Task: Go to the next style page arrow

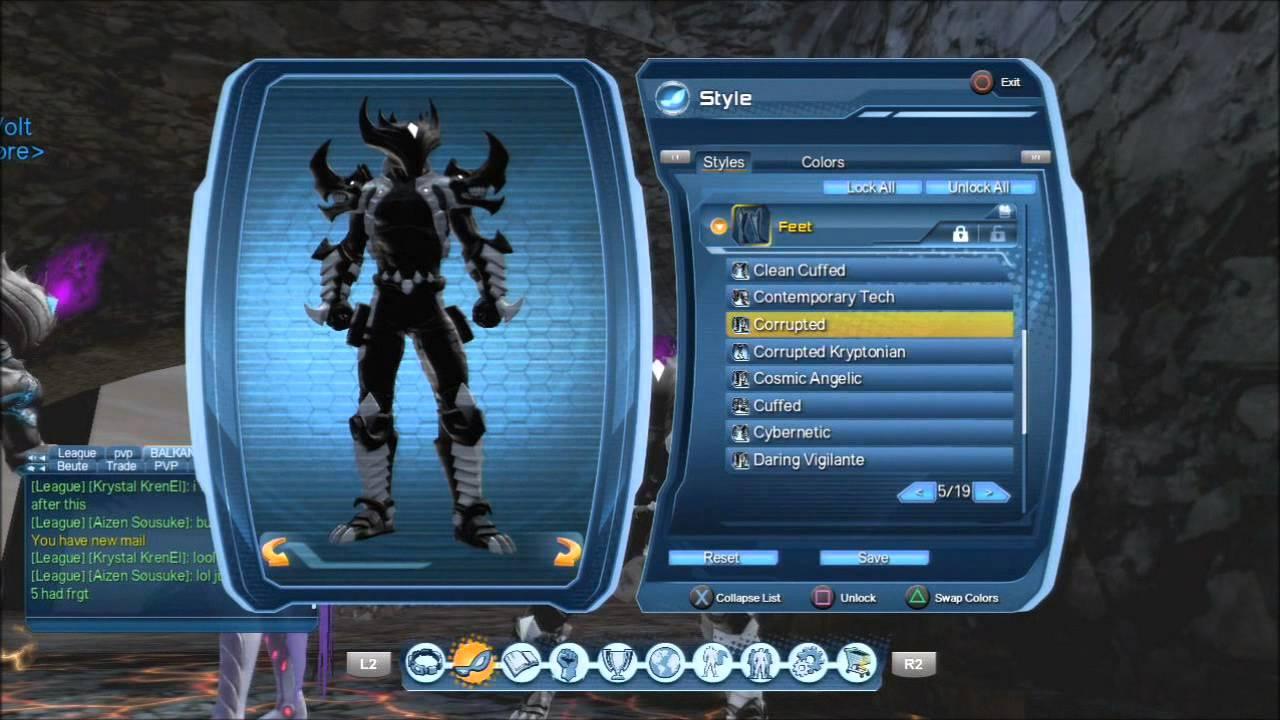Action: tap(991, 492)
